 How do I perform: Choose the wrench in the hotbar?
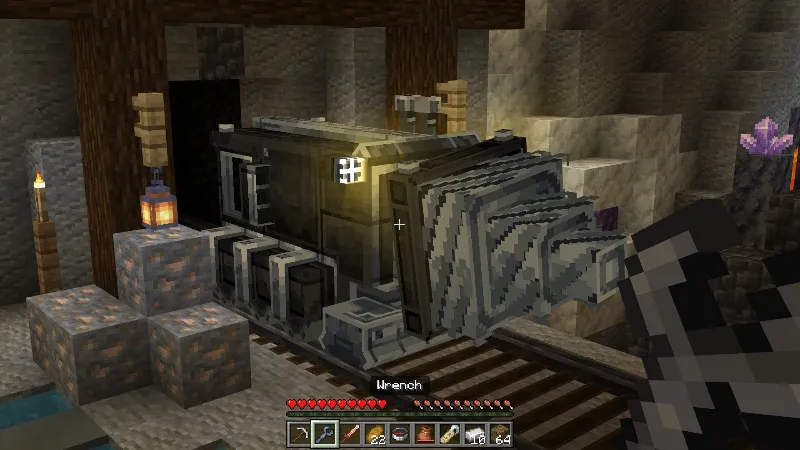point(323,432)
